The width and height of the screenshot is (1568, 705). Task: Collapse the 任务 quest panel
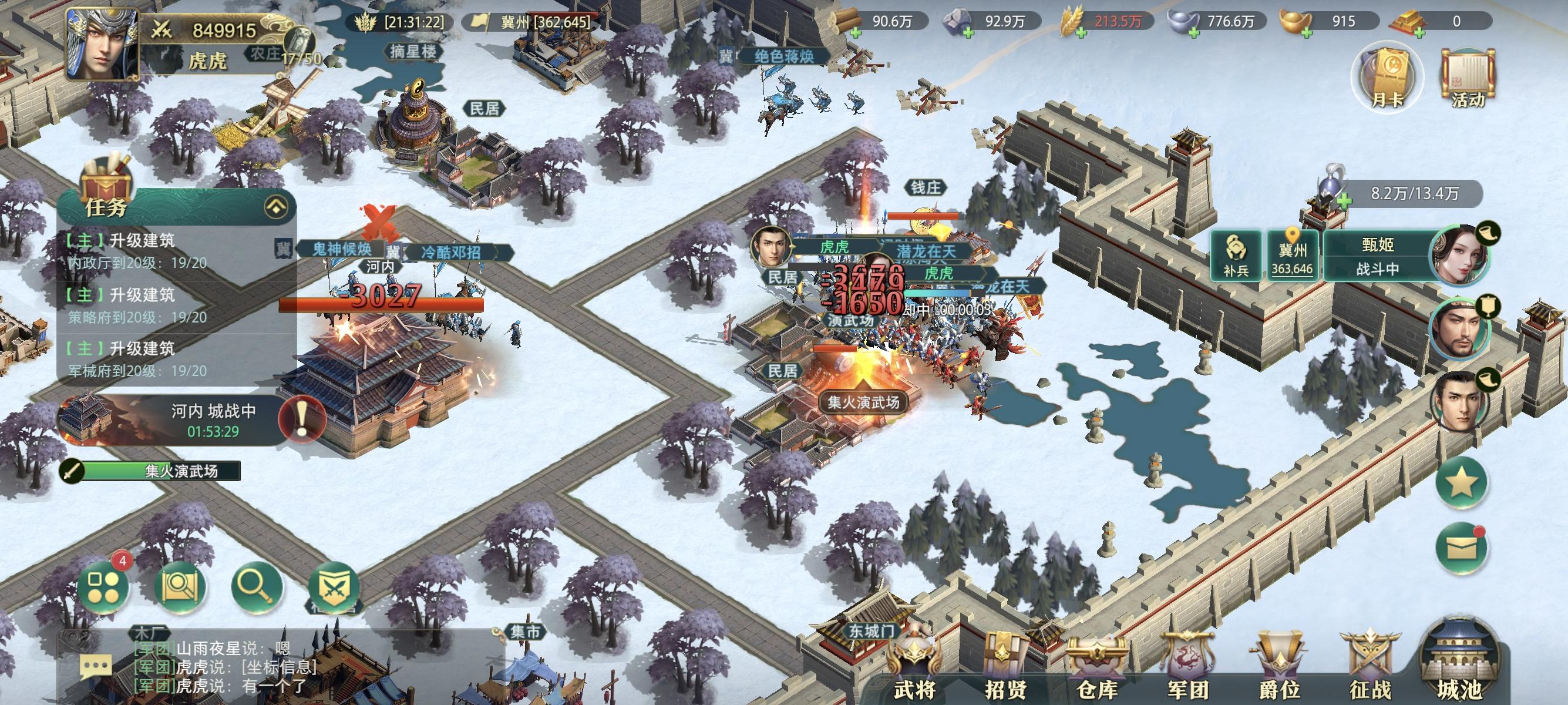click(277, 207)
